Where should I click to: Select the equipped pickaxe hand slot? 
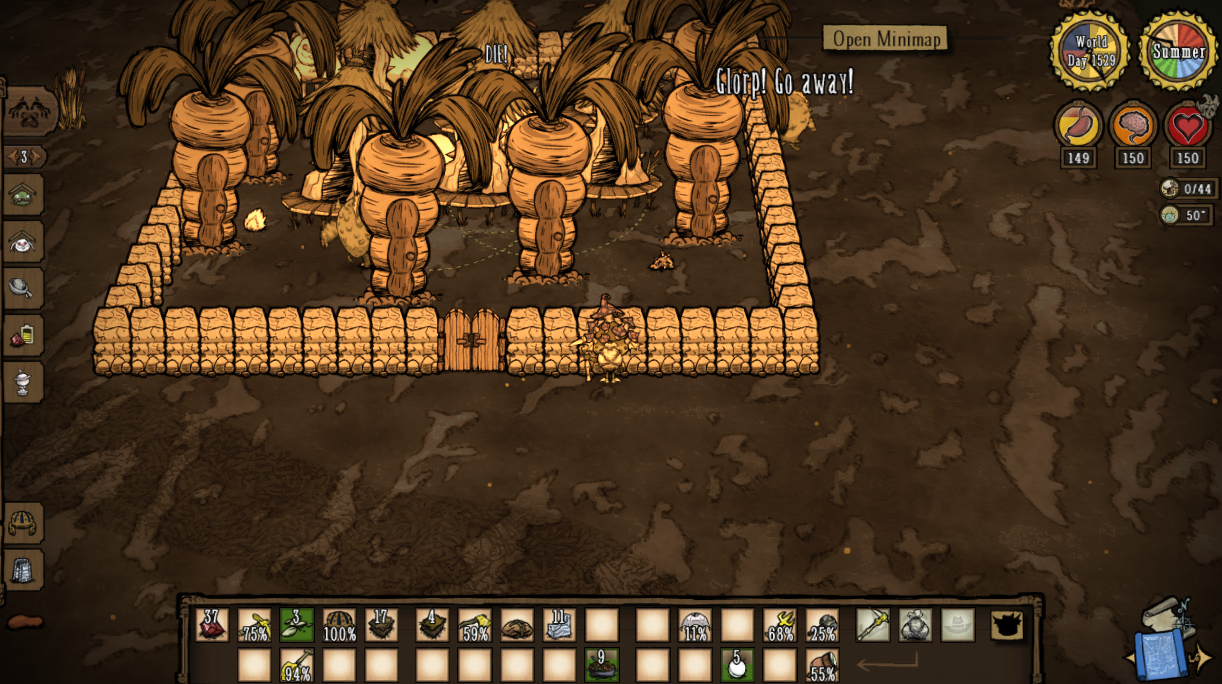tap(872, 625)
